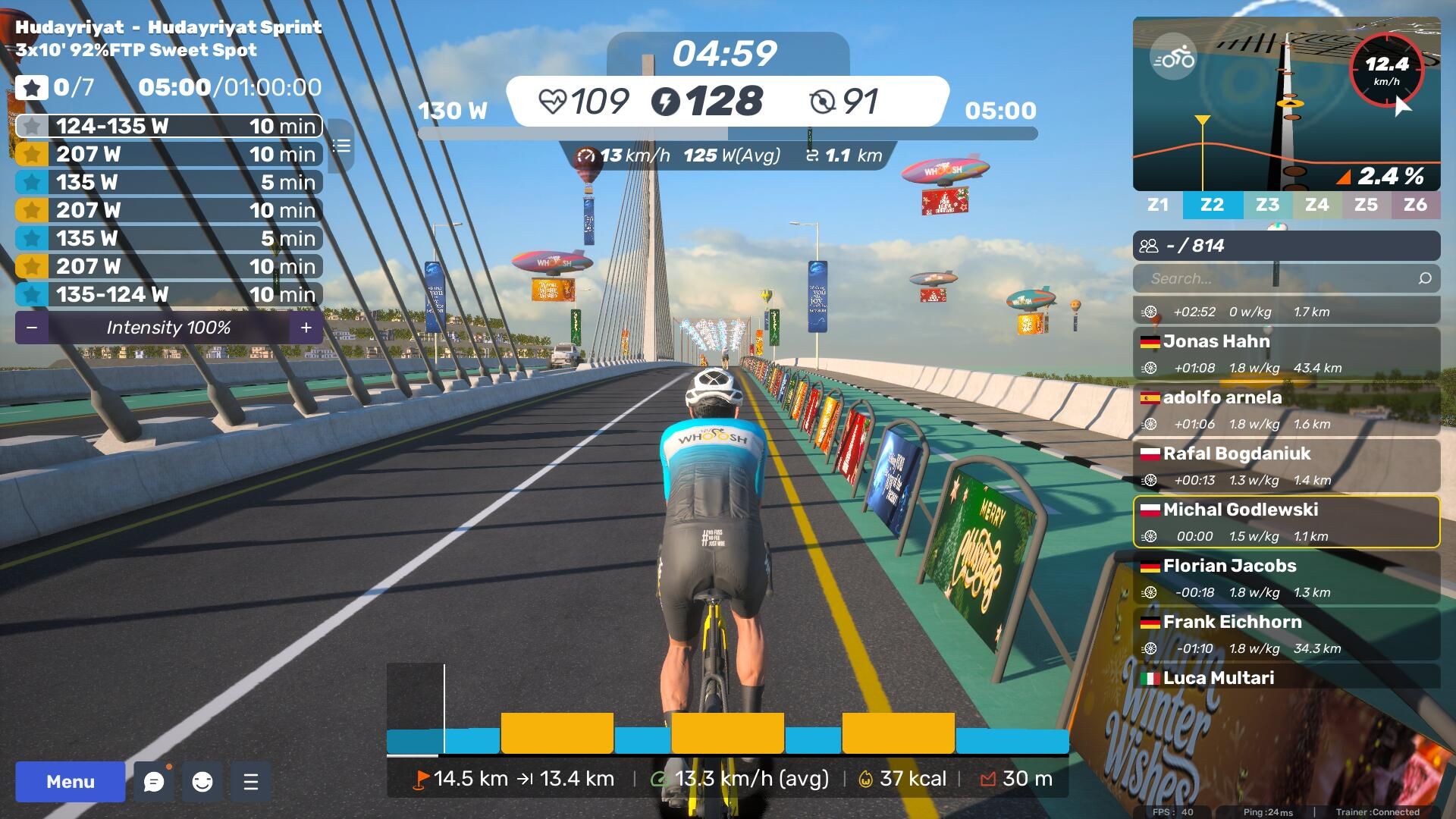
Task: Increase workout intensity with plus button
Action: pos(306,328)
